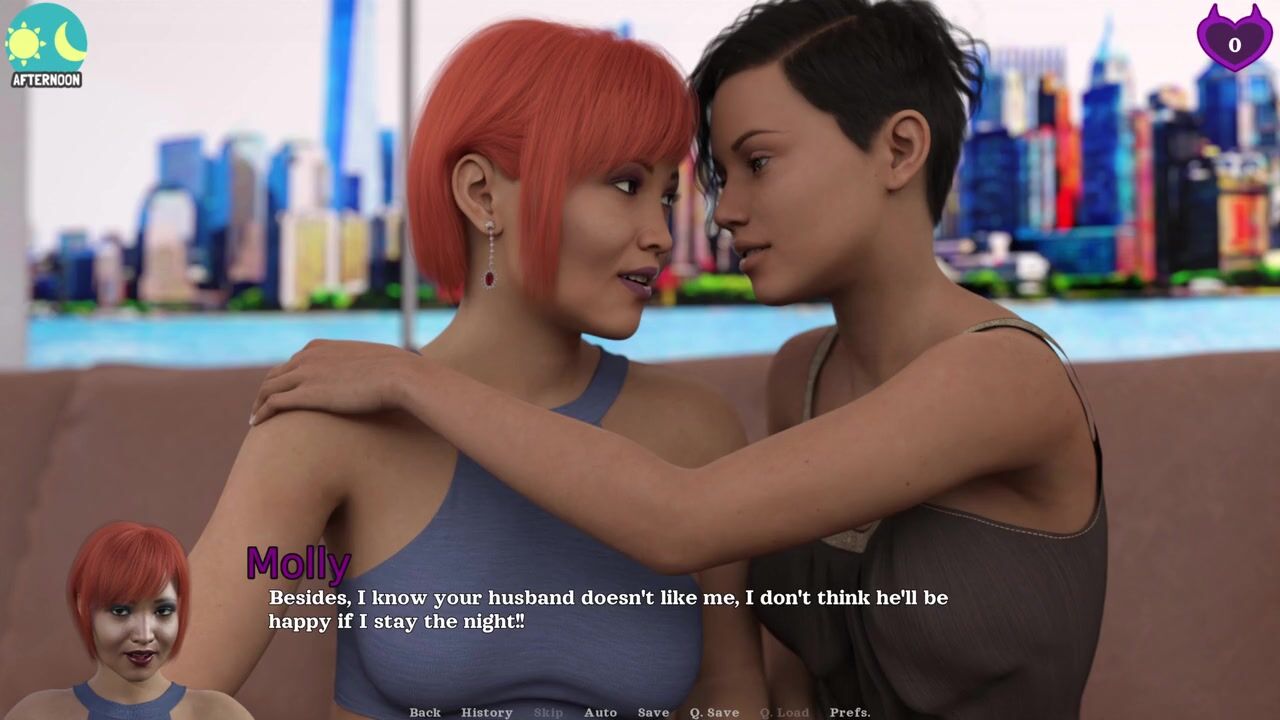
Task: Enable Auto dialogue advance
Action: (600, 712)
